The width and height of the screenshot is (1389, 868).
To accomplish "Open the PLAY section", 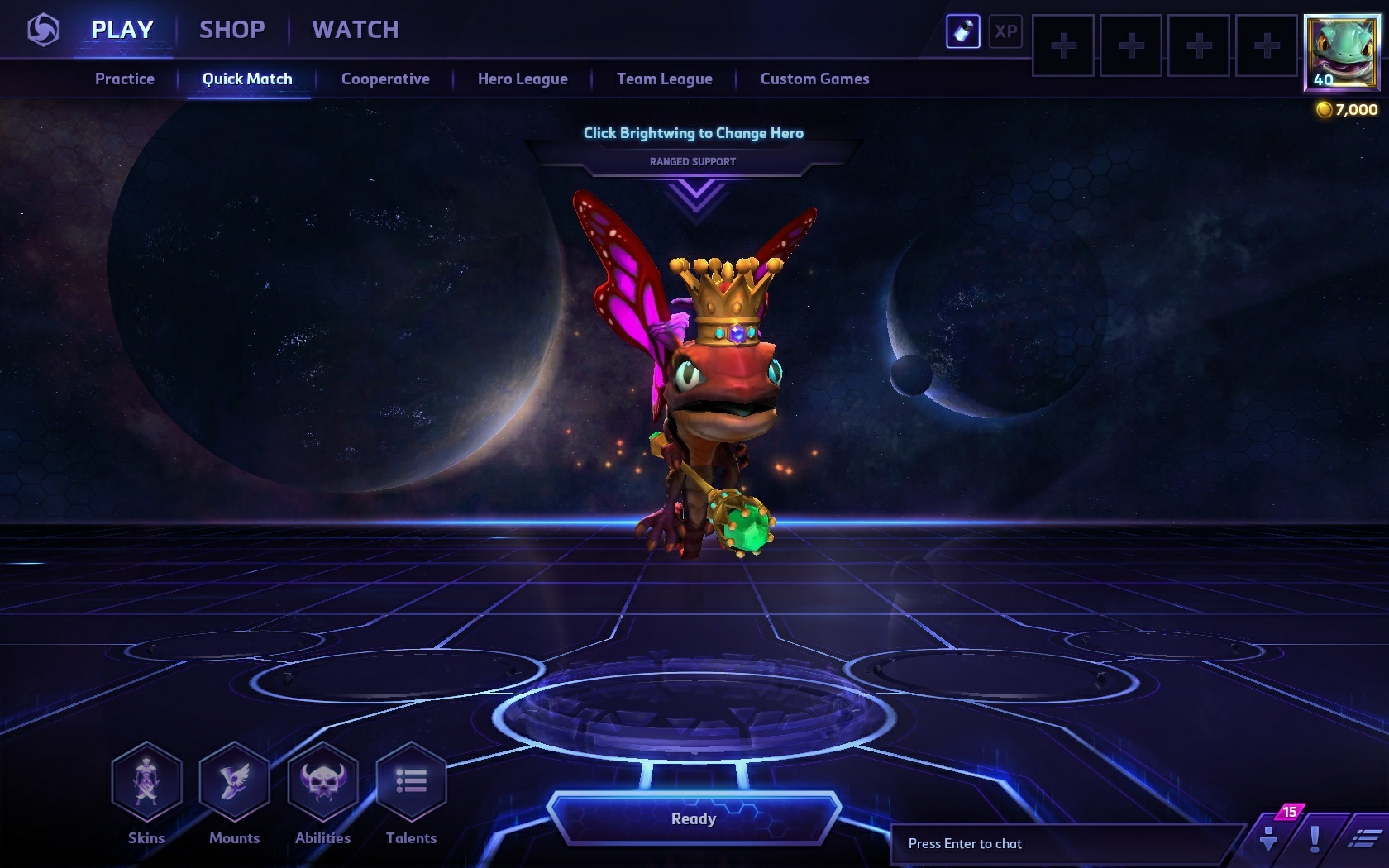I will coord(122,30).
